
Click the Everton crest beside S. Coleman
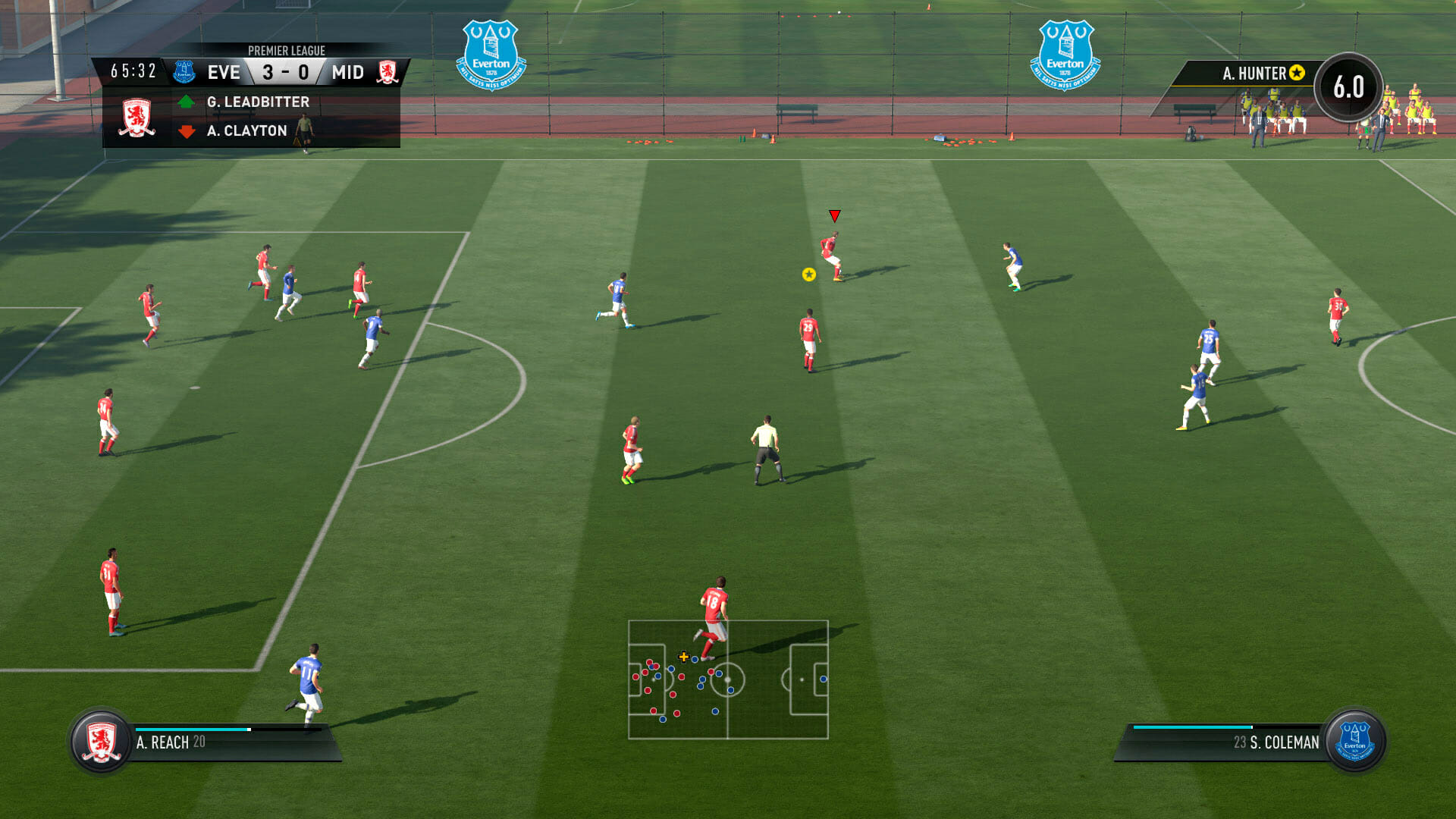pyautogui.click(x=1354, y=741)
